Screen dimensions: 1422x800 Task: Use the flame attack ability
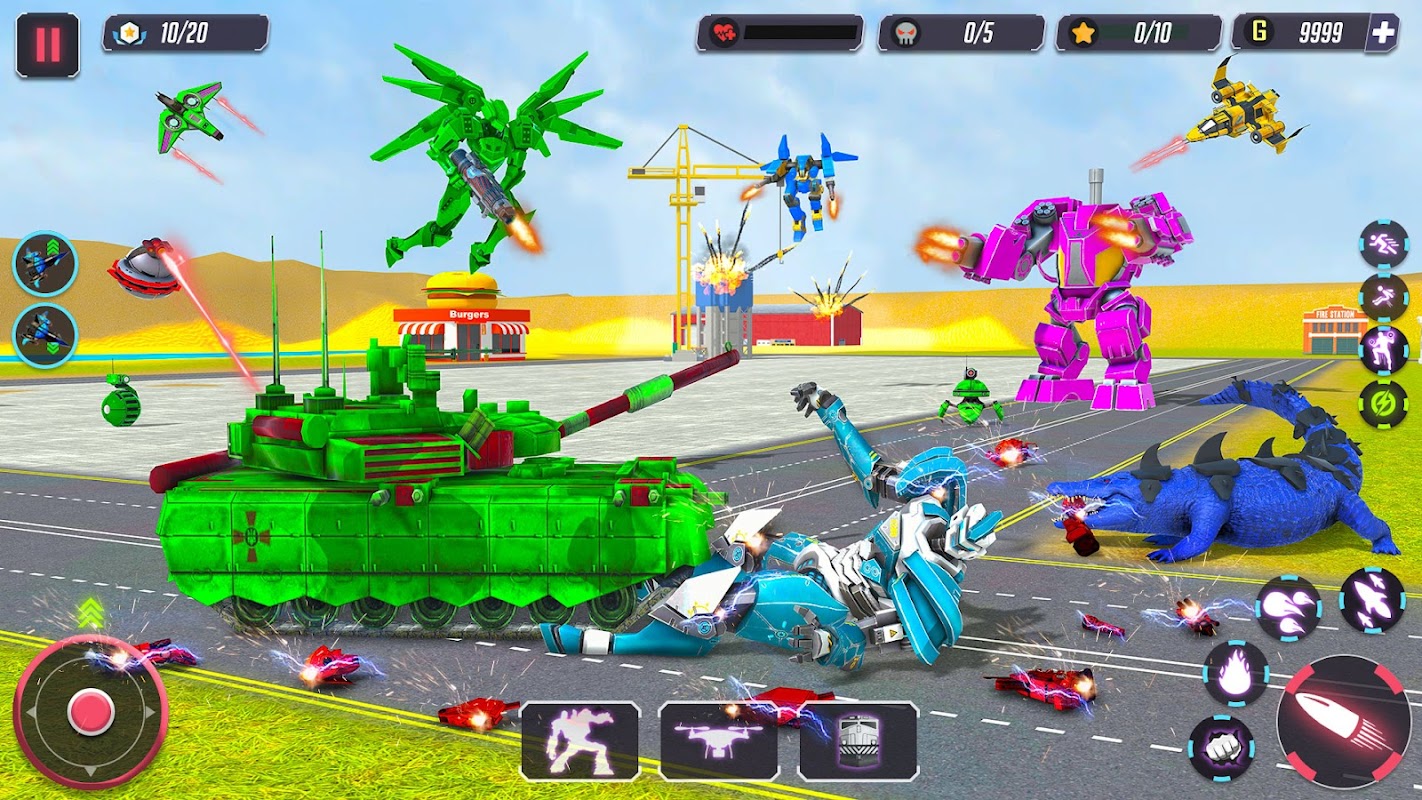tap(1236, 674)
